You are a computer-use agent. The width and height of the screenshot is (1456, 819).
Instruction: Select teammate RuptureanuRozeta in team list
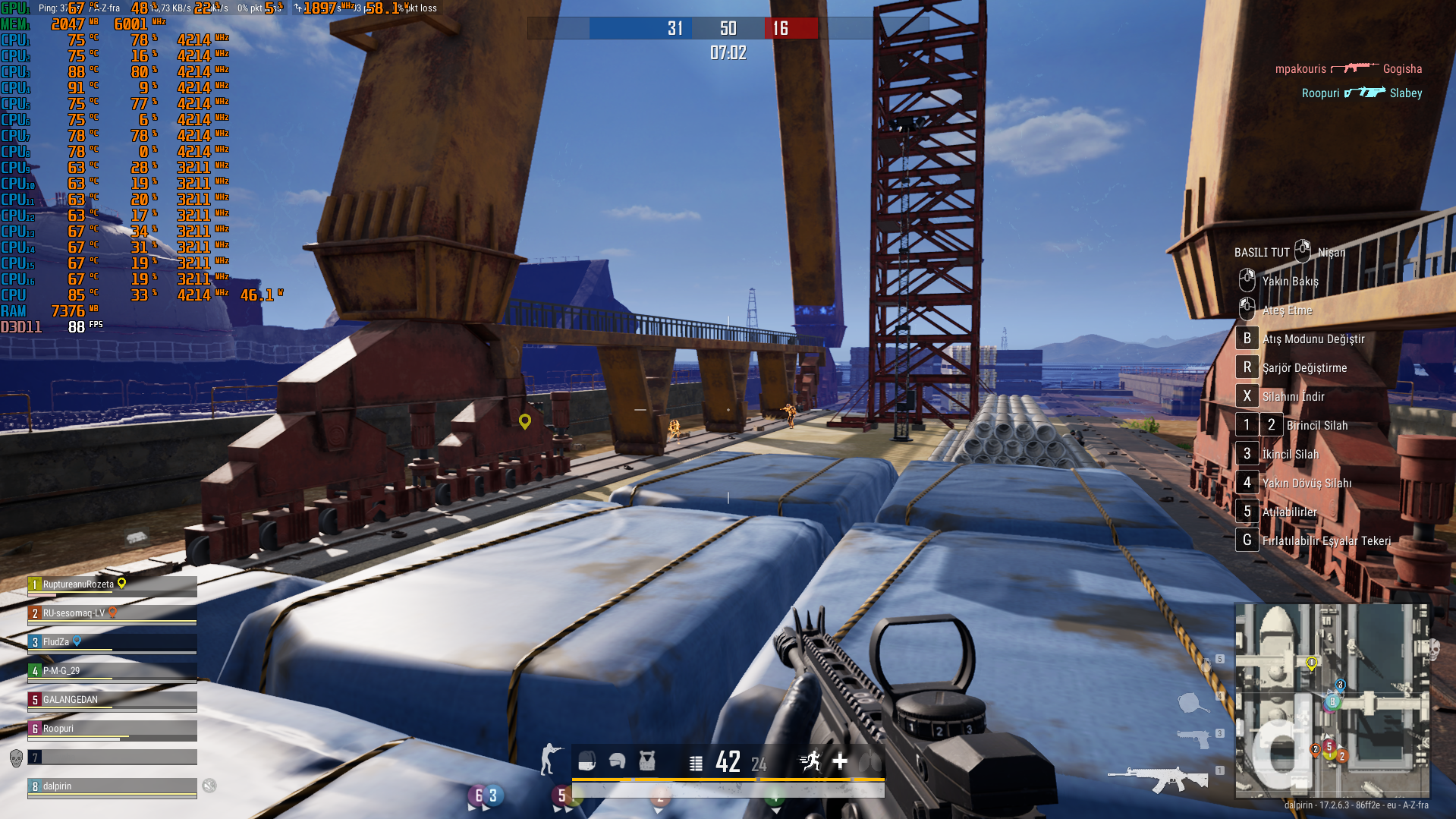112,584
